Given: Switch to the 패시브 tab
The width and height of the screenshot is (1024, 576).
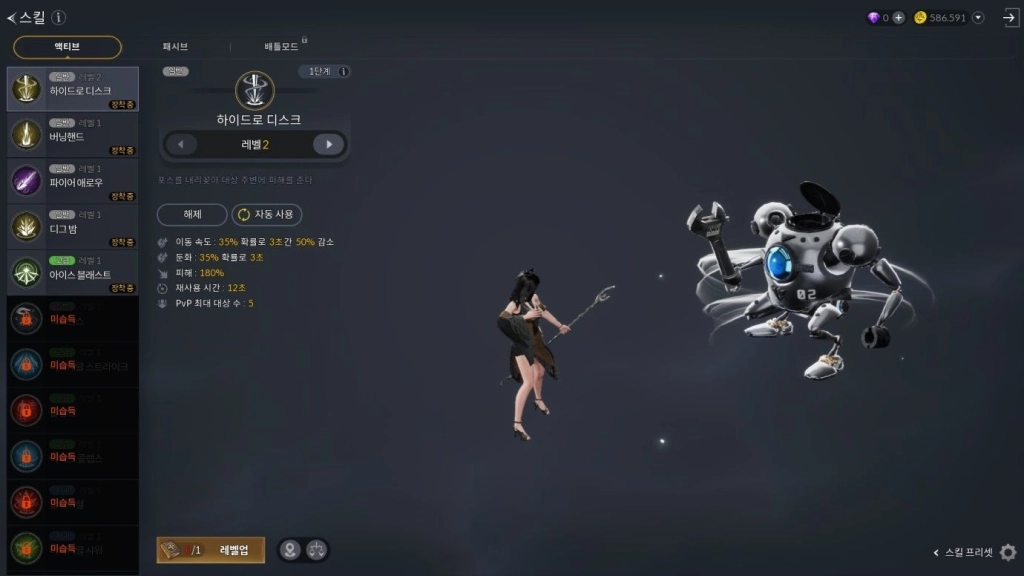Looking at the screenshot, I should tap(175, 47).
